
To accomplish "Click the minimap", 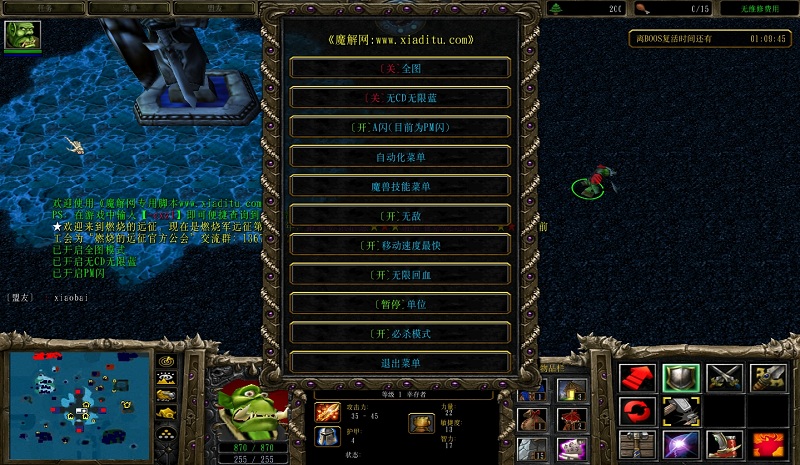I will [78, 399].
